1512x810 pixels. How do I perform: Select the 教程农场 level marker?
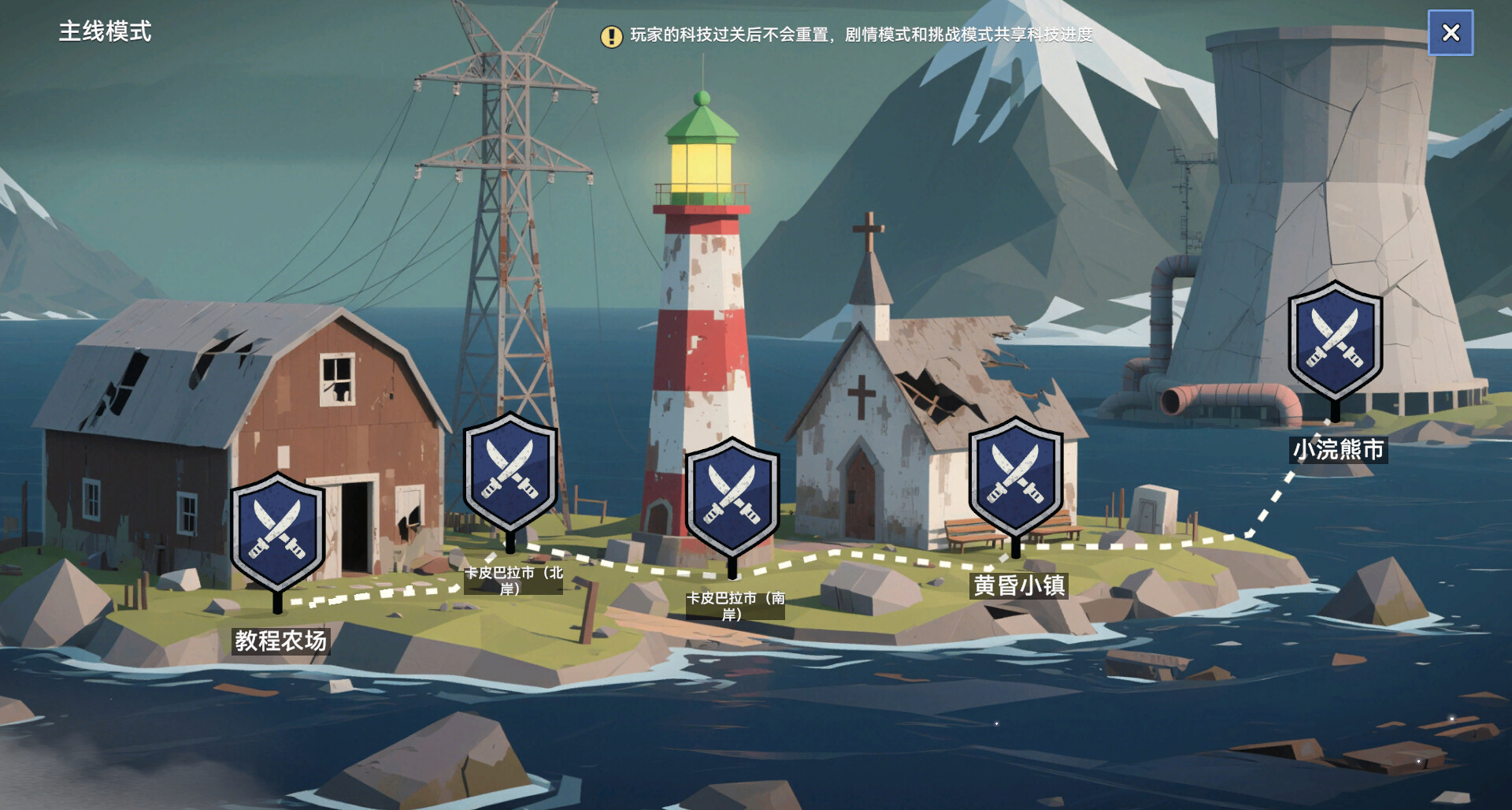click(x=277, y=532)
